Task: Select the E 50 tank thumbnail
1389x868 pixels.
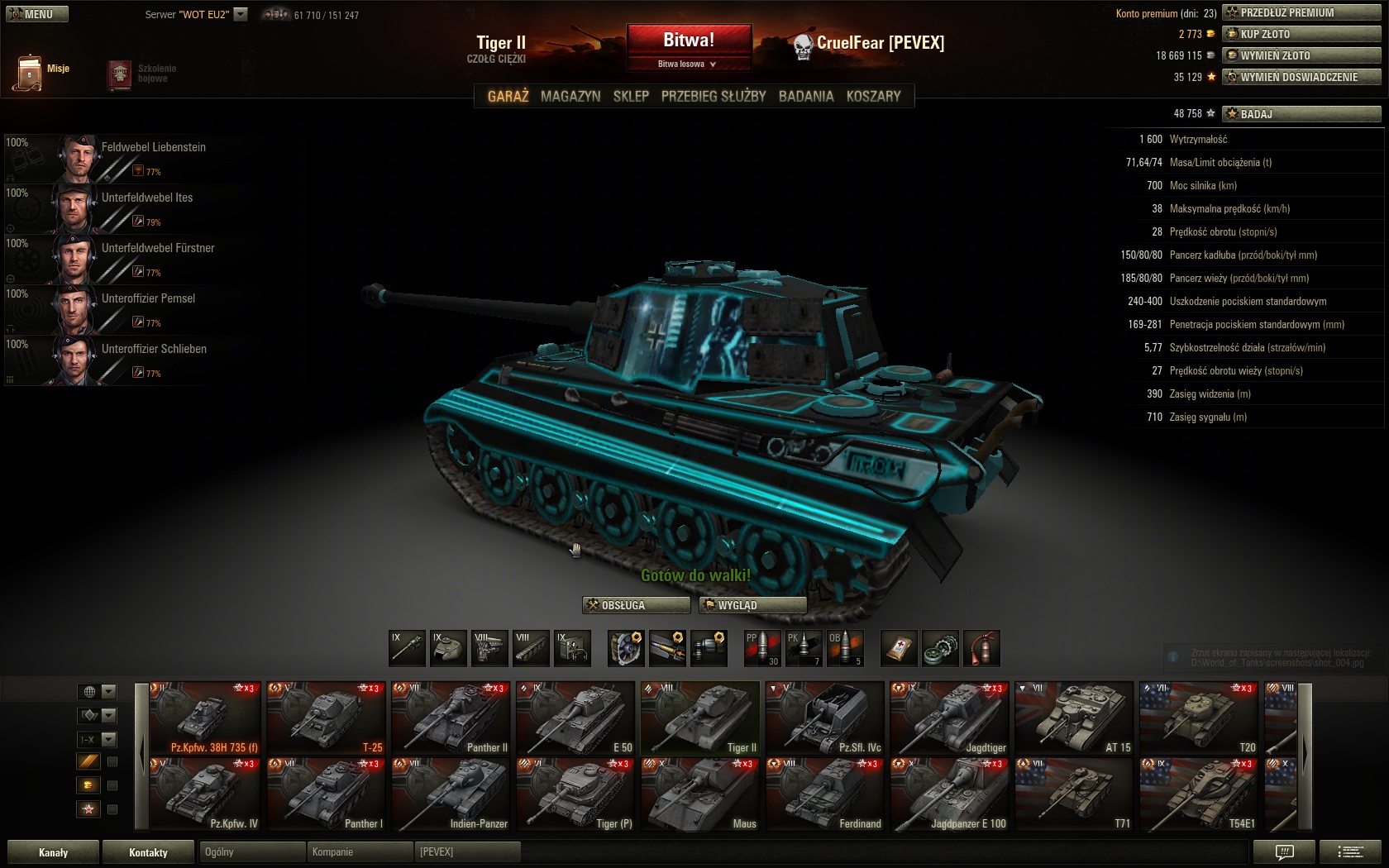Action: pyautogui.click(x=575, y=718)
